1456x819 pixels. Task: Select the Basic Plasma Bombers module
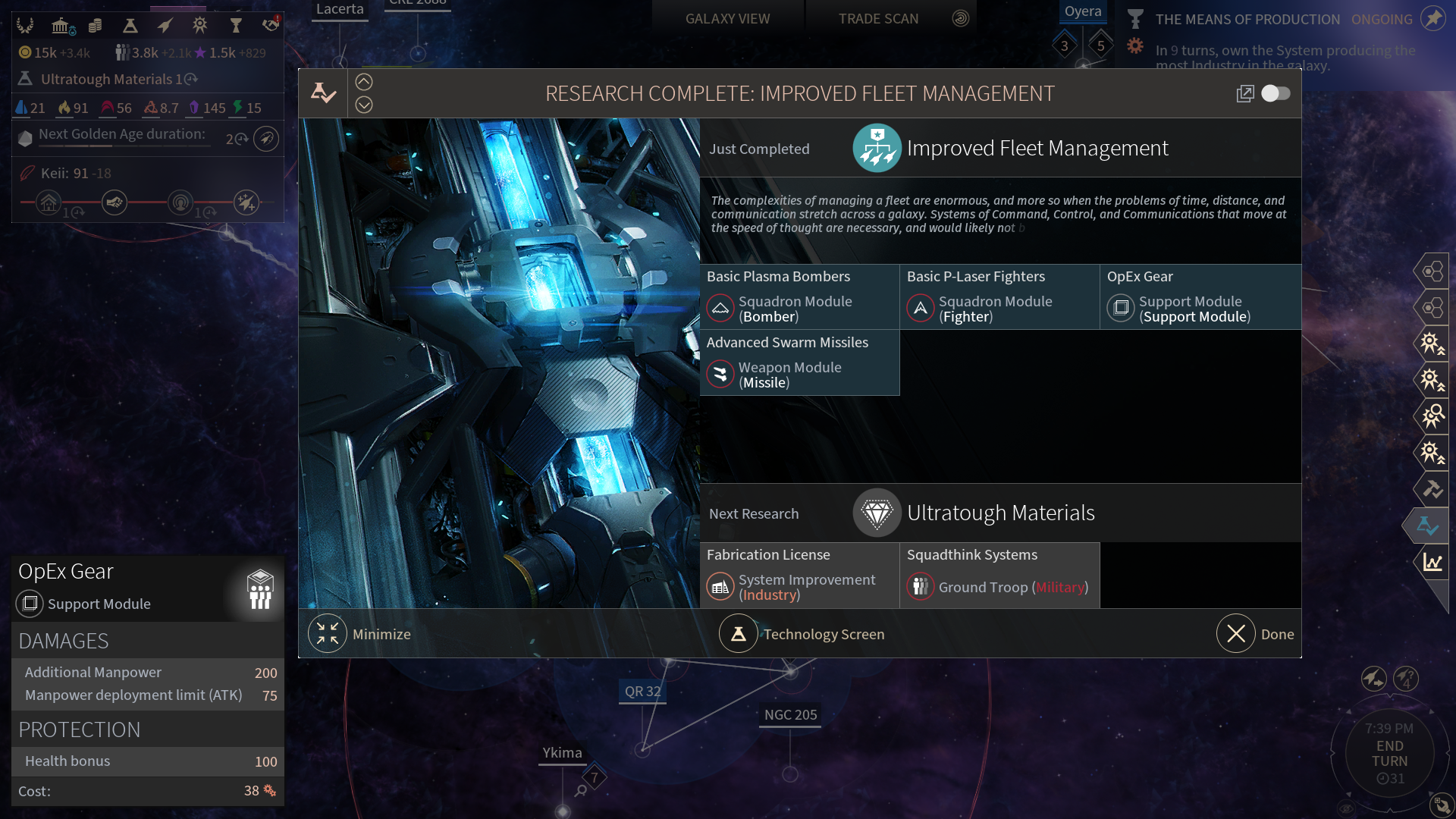tap(799, 297)
